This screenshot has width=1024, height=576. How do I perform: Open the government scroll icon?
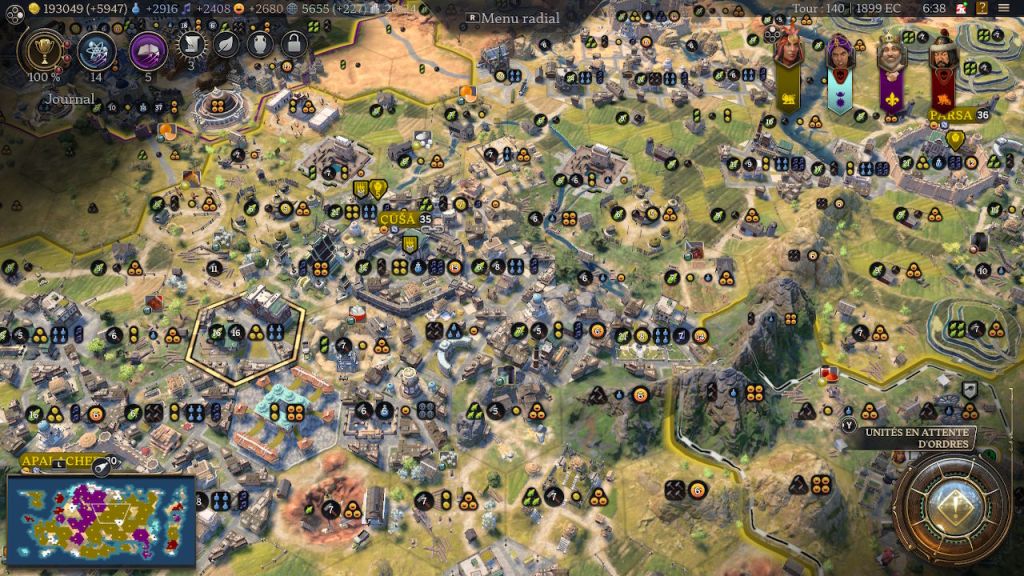pos(190,44)
